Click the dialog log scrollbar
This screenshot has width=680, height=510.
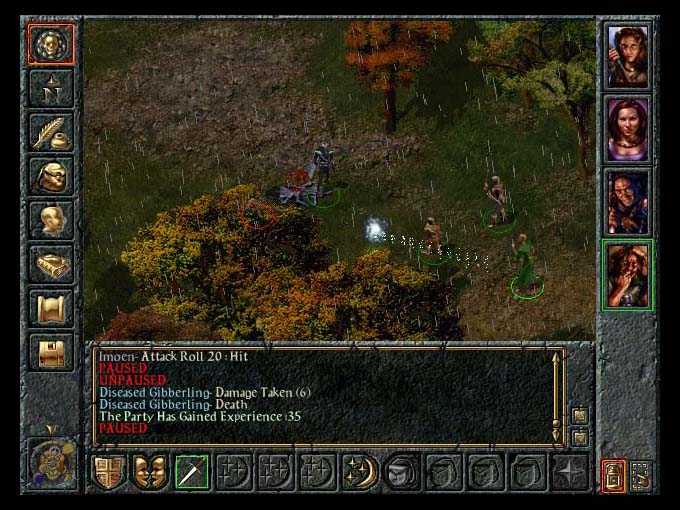(557, 396)
